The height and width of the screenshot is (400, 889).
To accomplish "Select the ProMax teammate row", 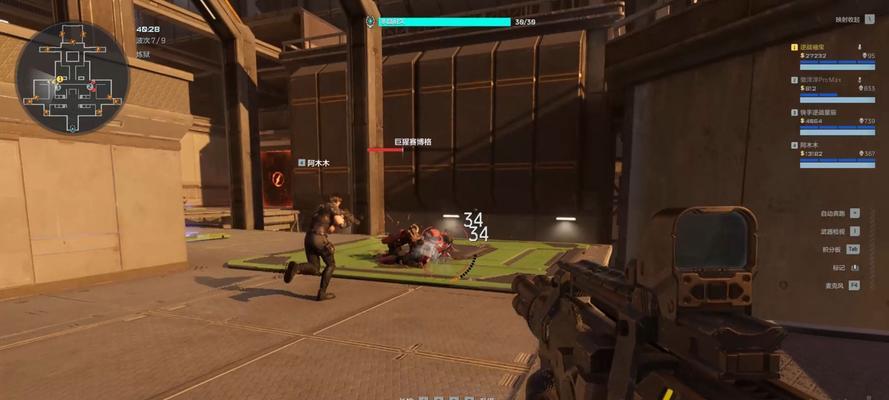I will [x=833, y=85].
